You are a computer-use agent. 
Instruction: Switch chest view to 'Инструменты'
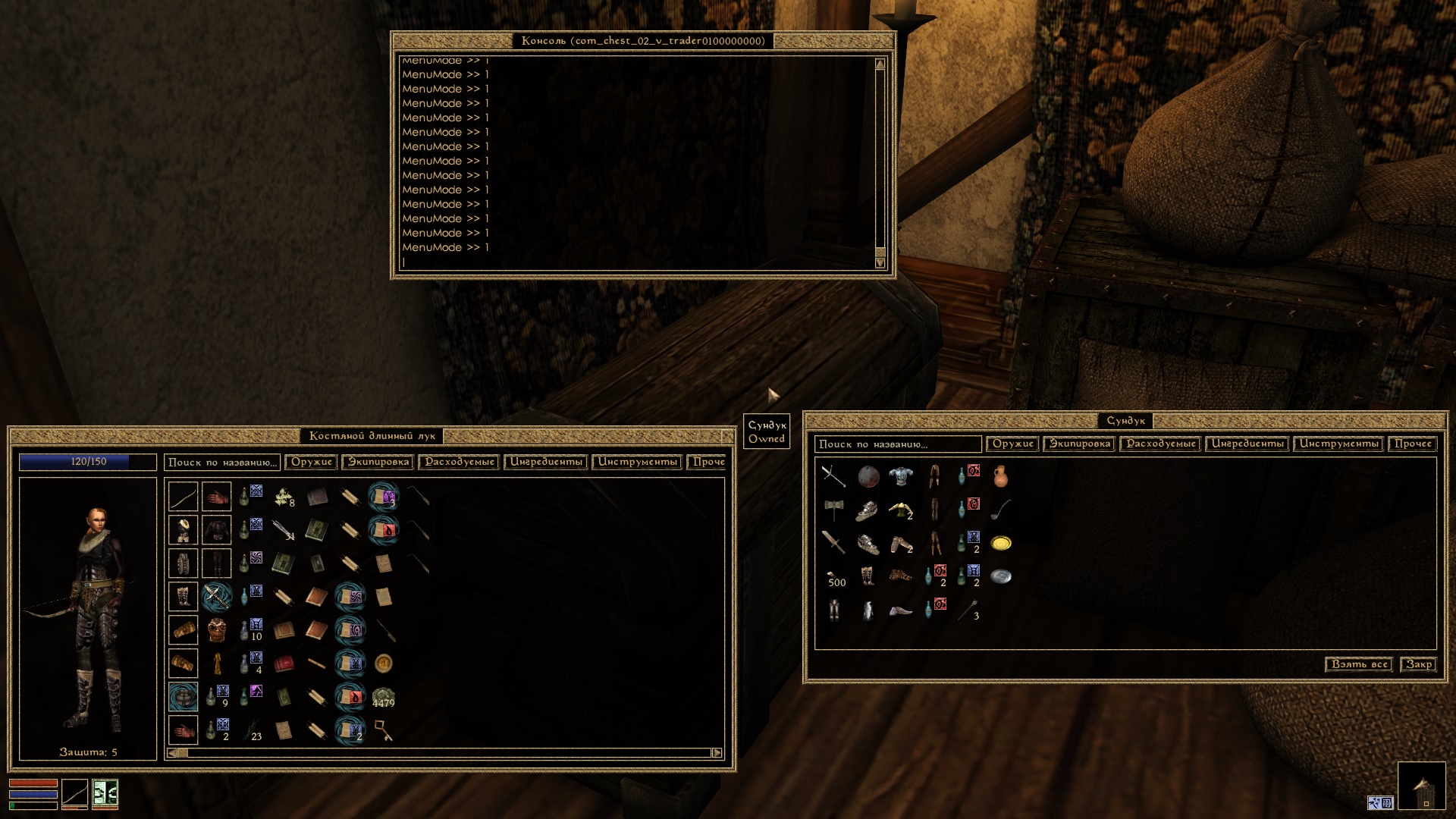tap(1338, 444)
